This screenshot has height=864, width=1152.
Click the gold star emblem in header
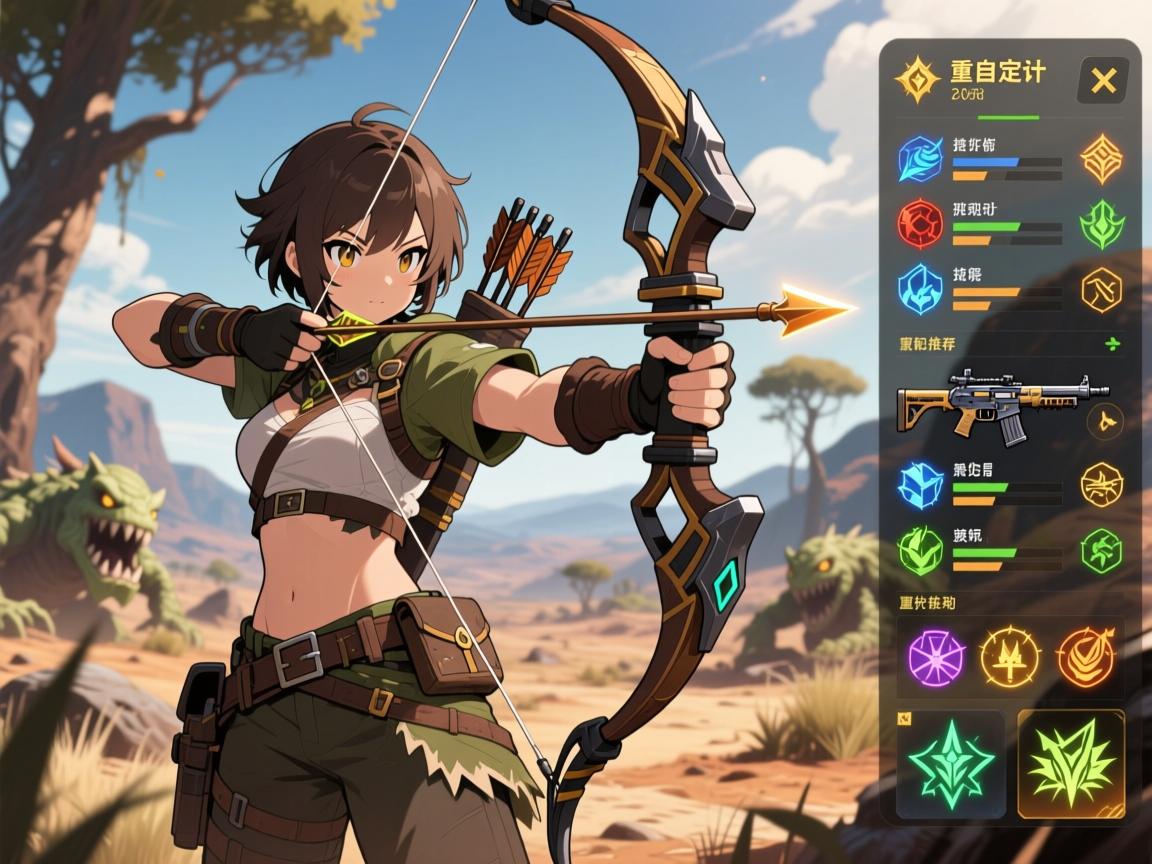[916, 80]
